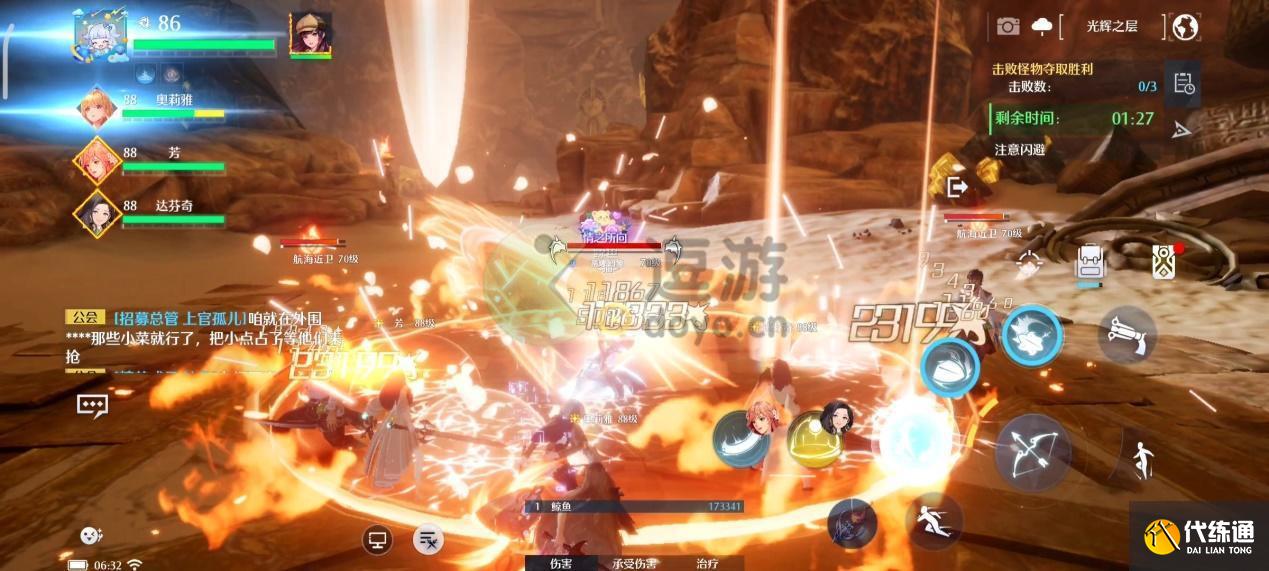
Task: Trigger the pink-haired ally's blue assist skill
Action: coord(743,438)
